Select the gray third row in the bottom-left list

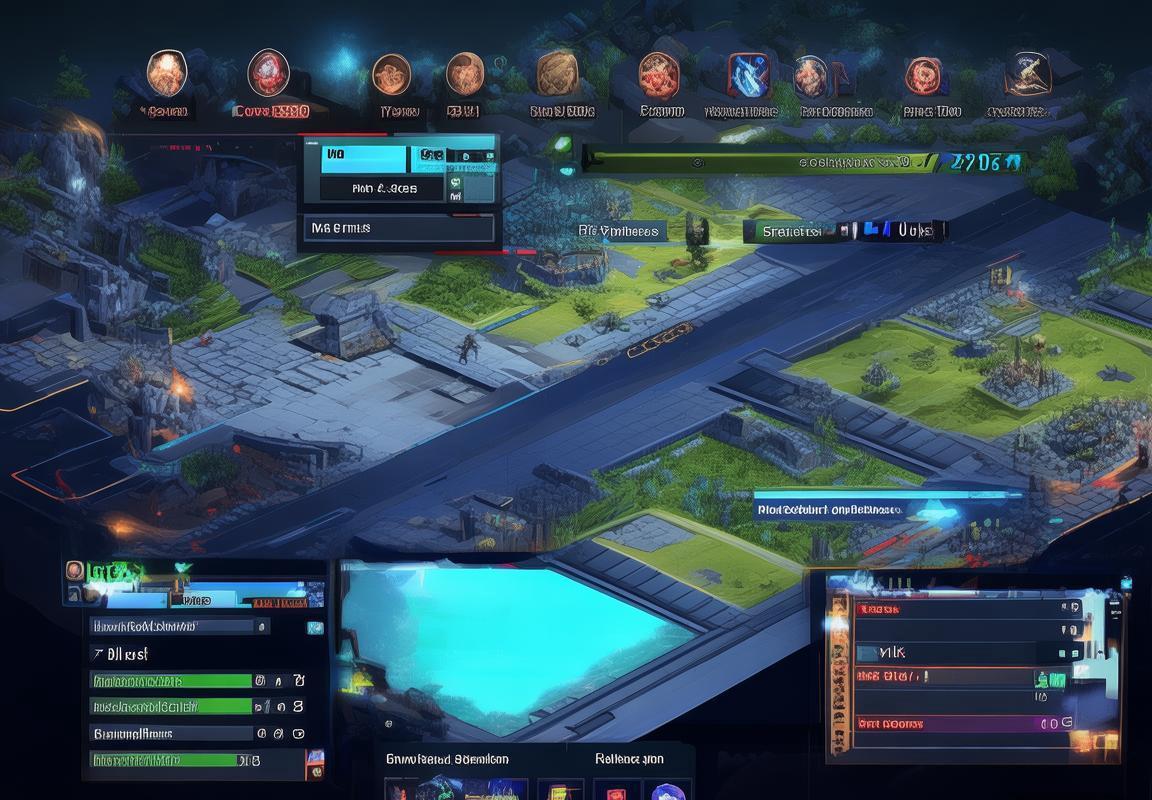coord(170,733)
